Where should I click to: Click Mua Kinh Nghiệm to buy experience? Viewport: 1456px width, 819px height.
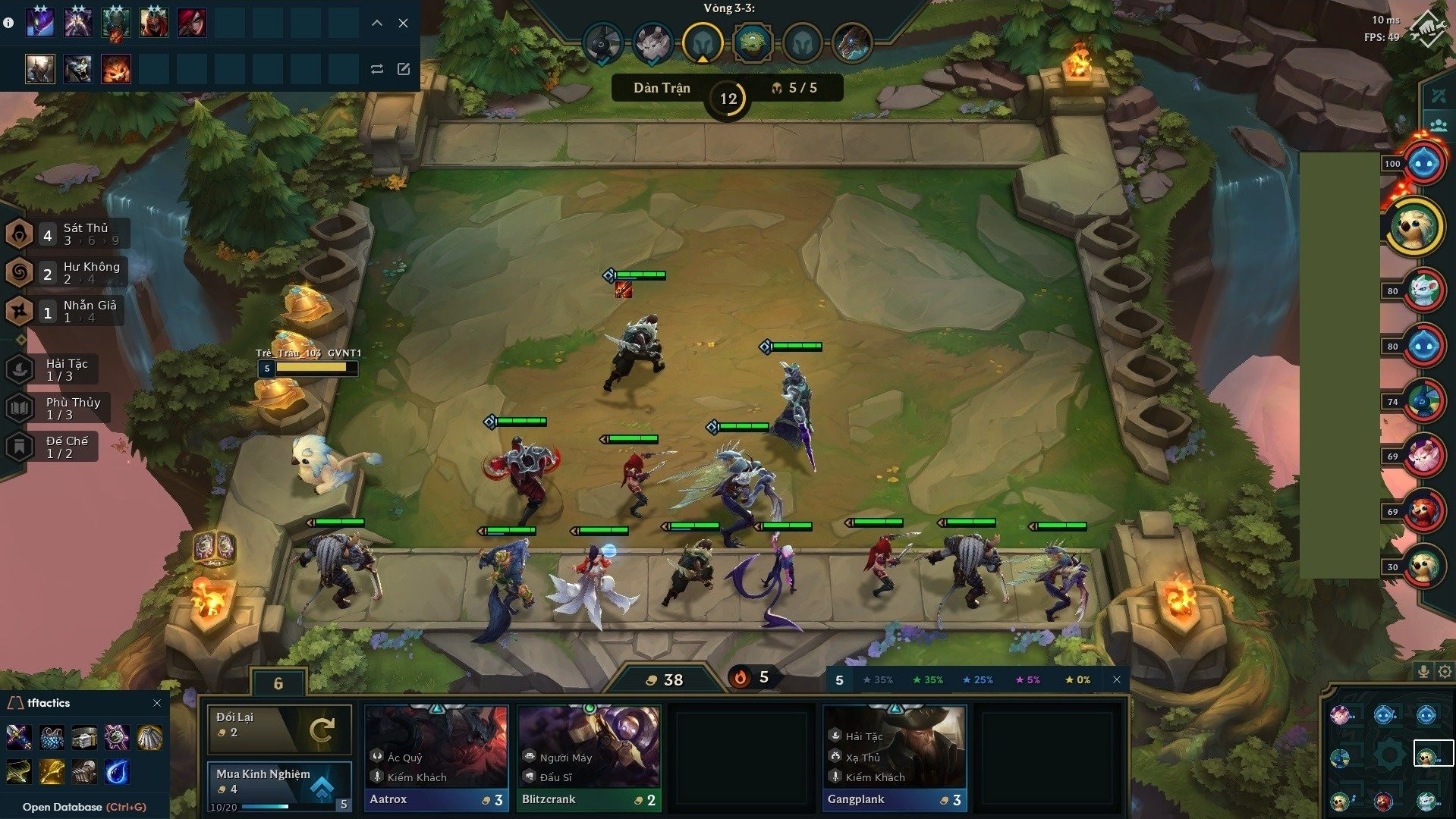coord(279,783)
